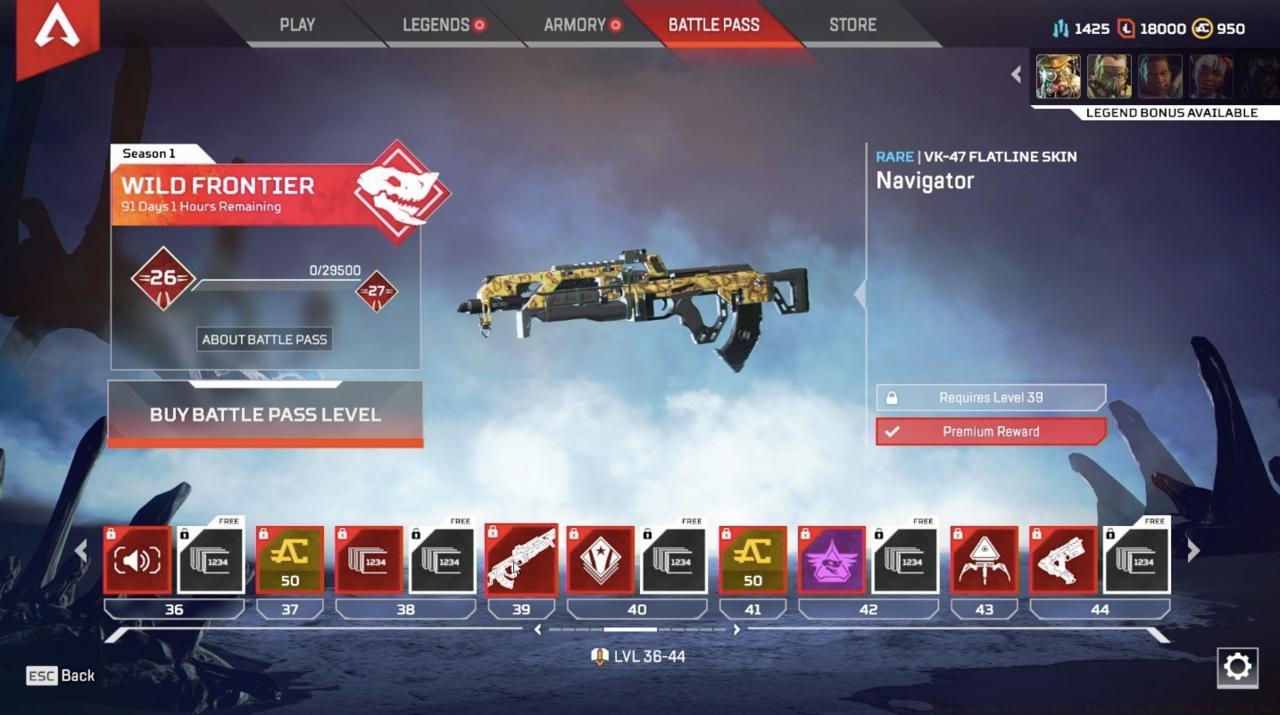Click the About Battle Pass button
The width and height of the screenshot is (1280, 715).
pos(264,339)
